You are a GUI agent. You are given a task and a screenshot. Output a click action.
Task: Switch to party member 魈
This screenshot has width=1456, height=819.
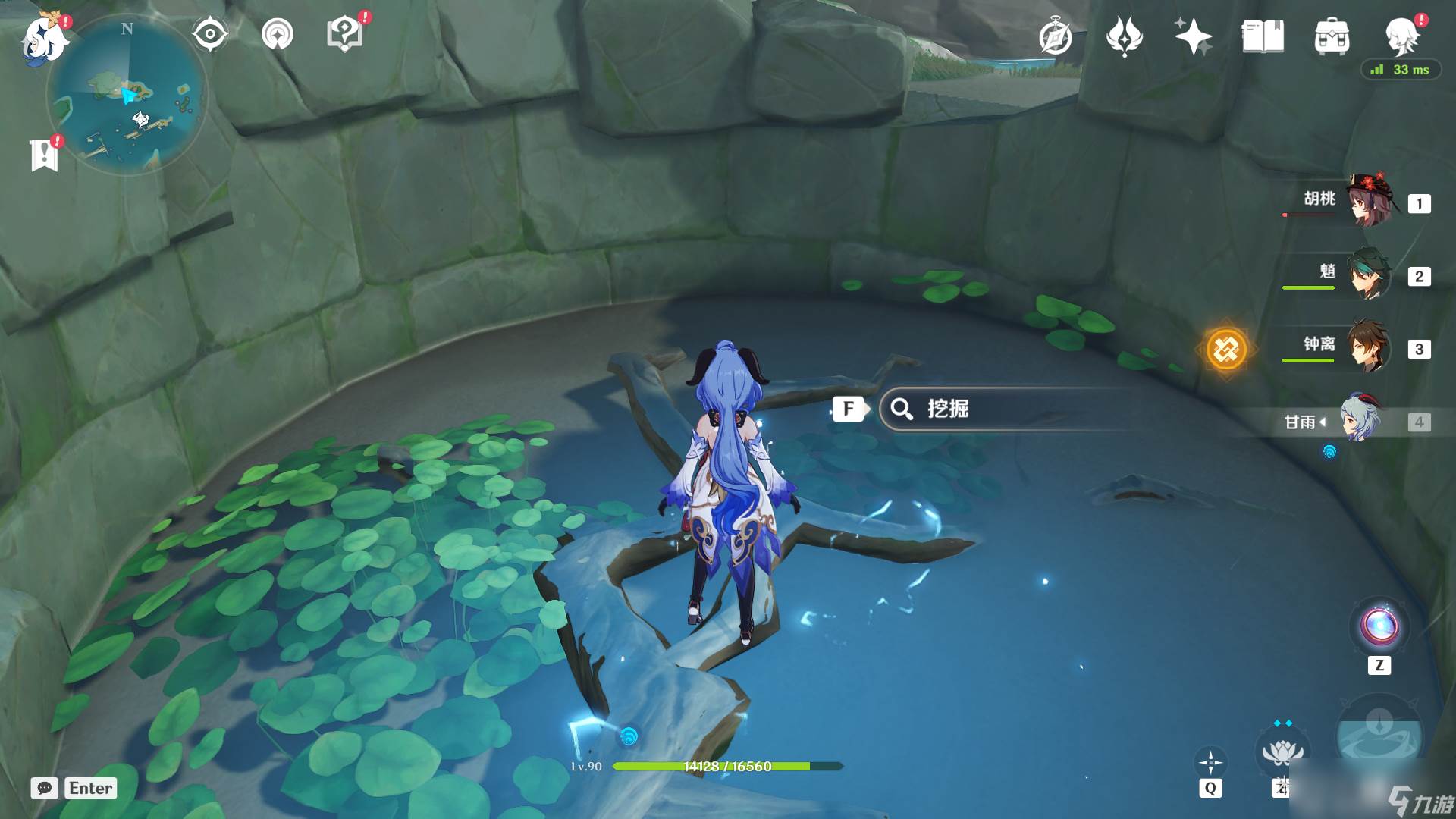click(1370, 275)
